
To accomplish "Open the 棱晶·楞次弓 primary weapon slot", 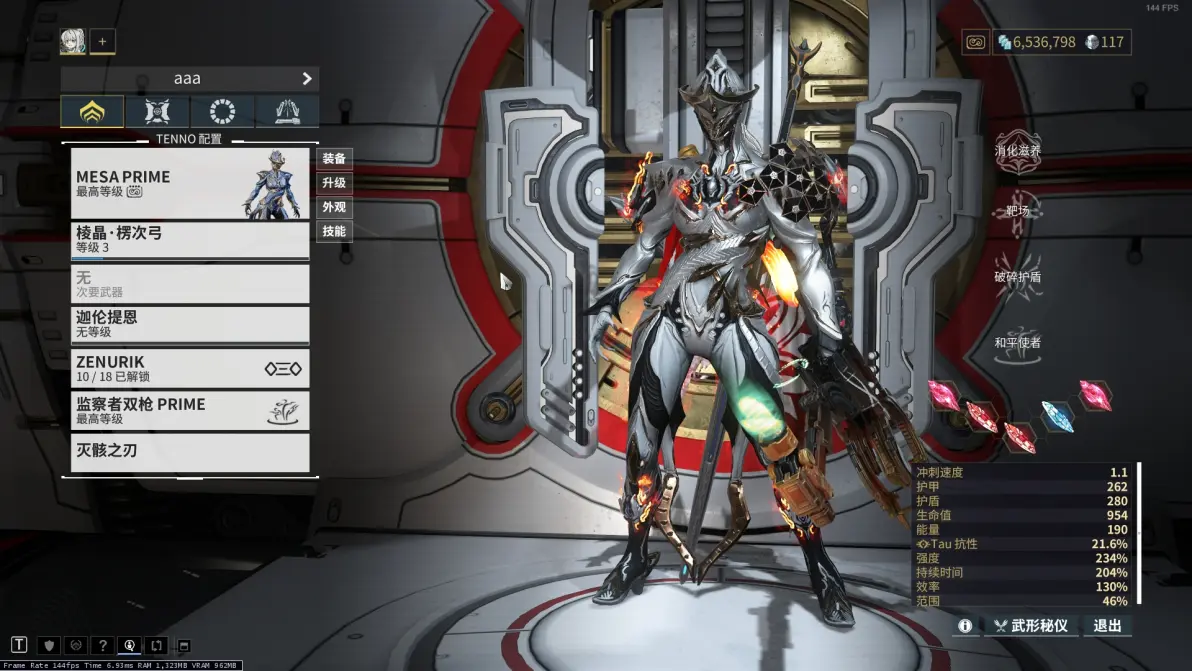I will pos(190,240).
